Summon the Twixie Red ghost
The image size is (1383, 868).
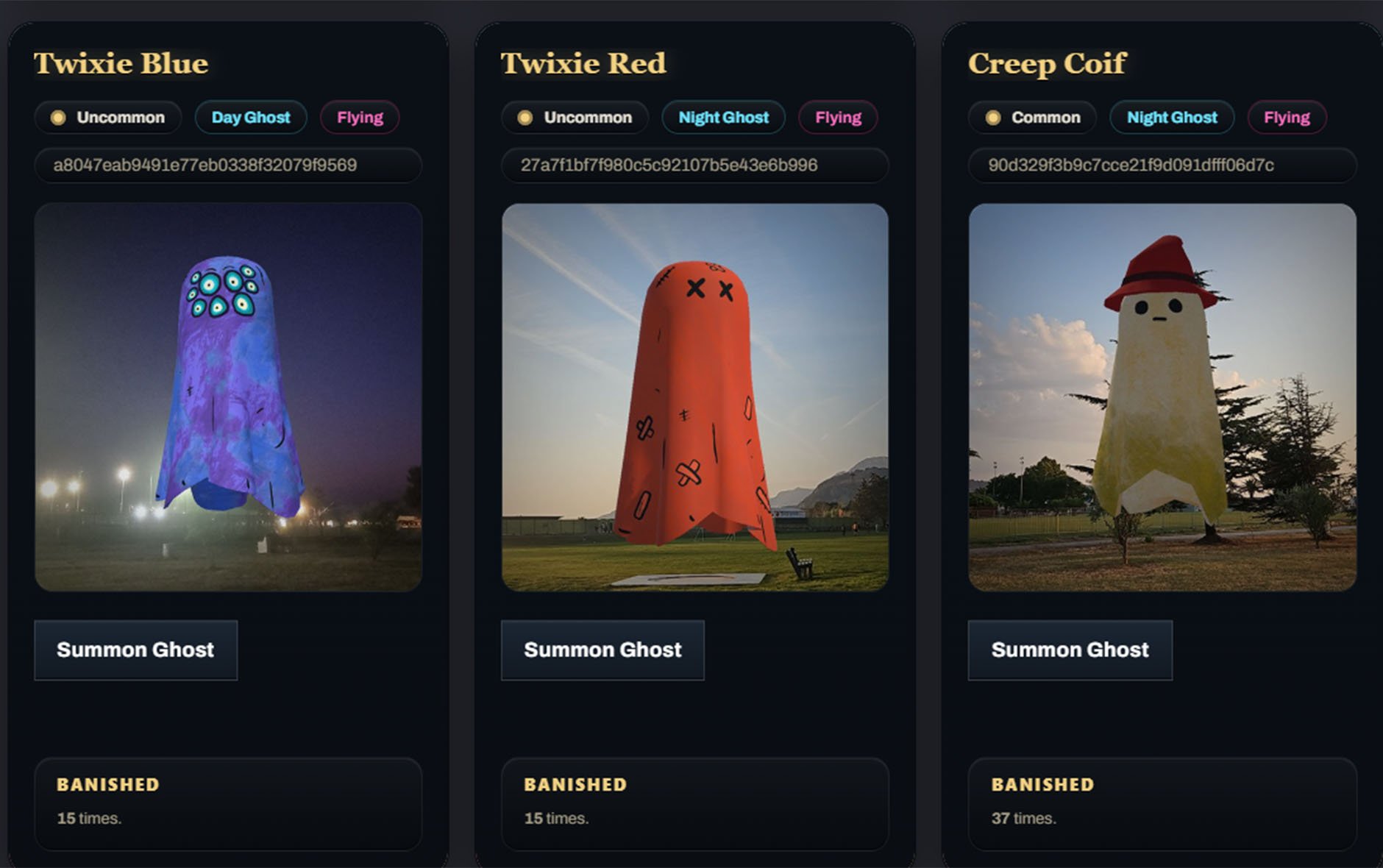coord(602,650)
